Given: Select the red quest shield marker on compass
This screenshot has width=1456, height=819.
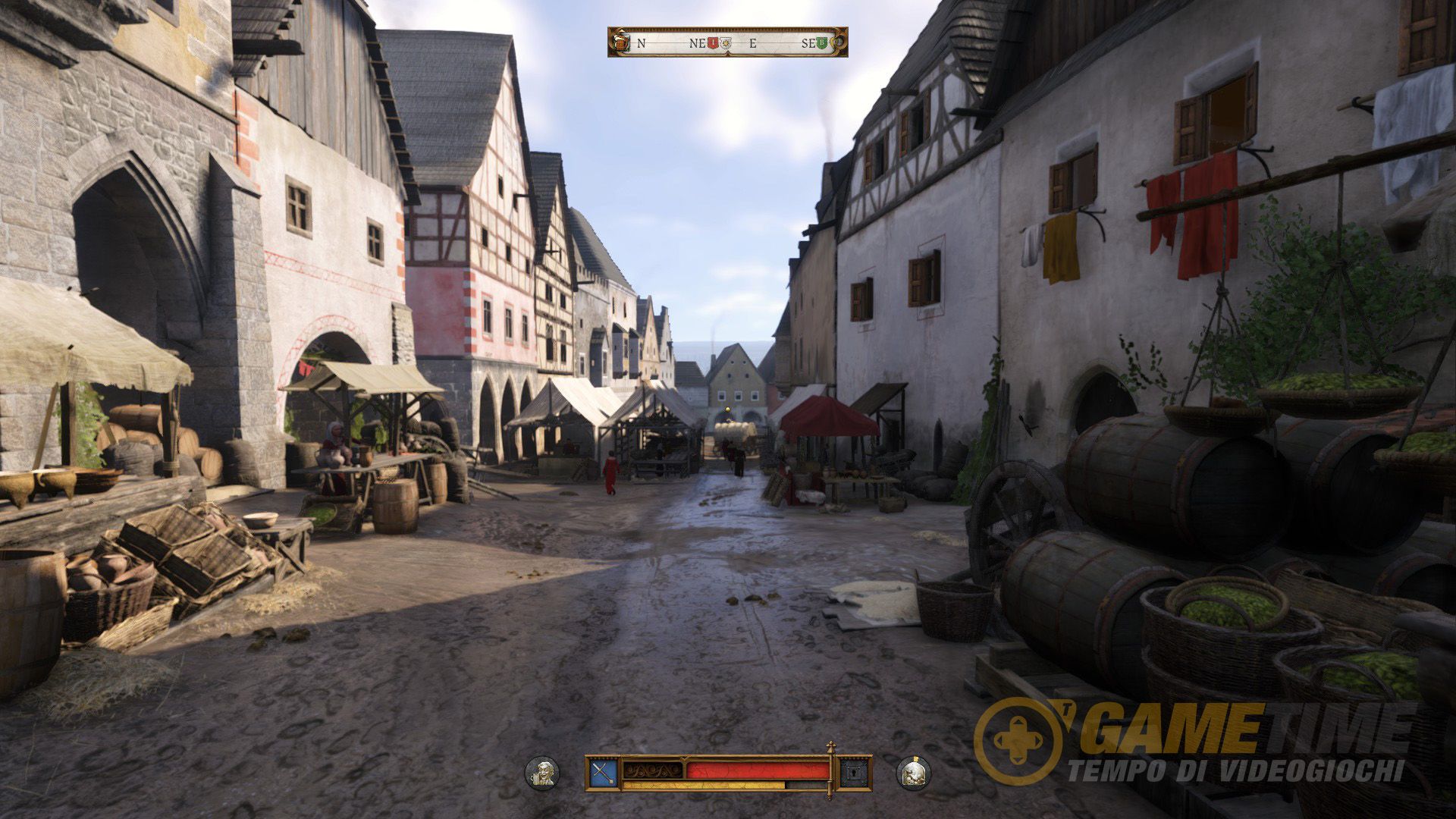Looking at the screenshot, I should pyautogui.click(x=713, y=43).
